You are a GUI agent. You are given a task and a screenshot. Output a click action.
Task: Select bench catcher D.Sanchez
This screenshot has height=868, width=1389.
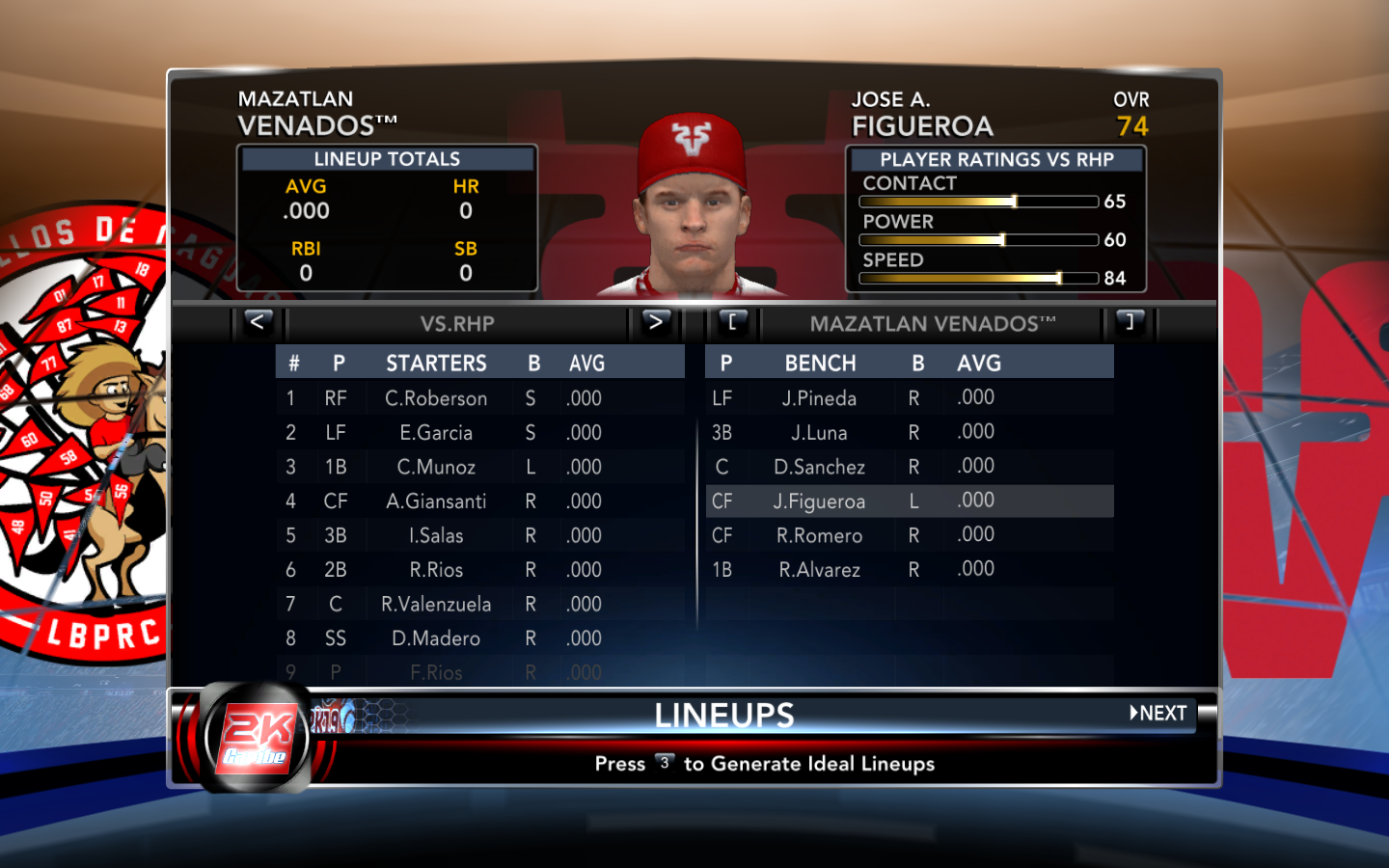(819, 468)
